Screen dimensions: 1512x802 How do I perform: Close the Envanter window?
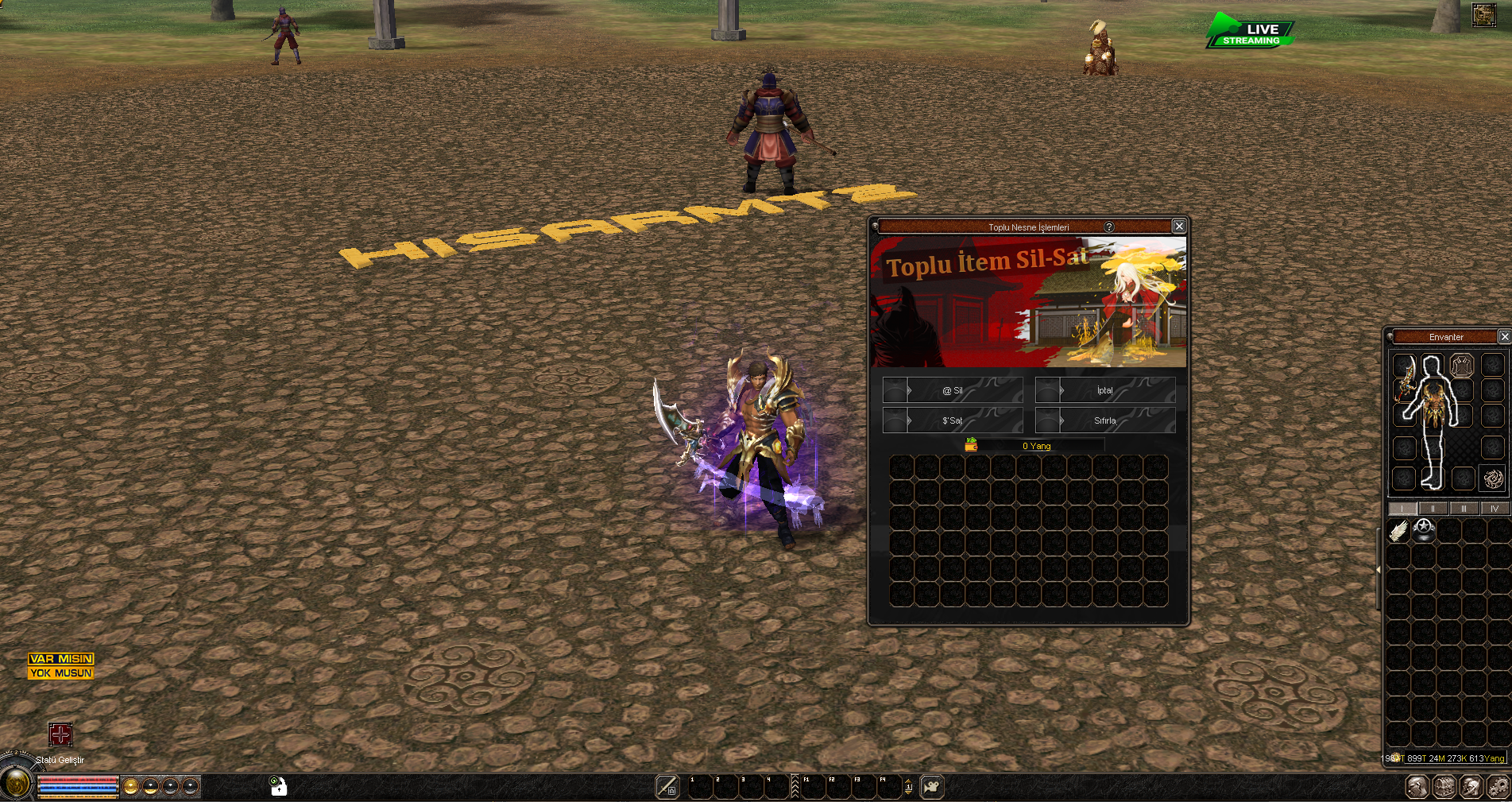coord(1504,337)
